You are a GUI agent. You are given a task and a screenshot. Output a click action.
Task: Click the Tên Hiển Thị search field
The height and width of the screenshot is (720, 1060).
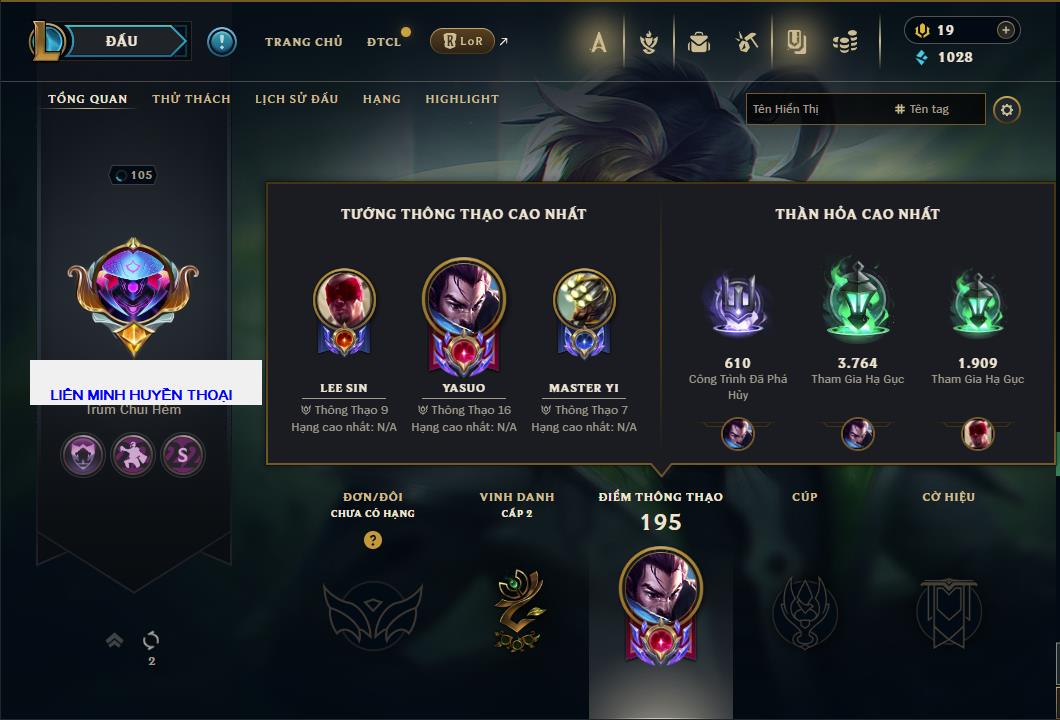pyautogui.click(x=815, y=109)
